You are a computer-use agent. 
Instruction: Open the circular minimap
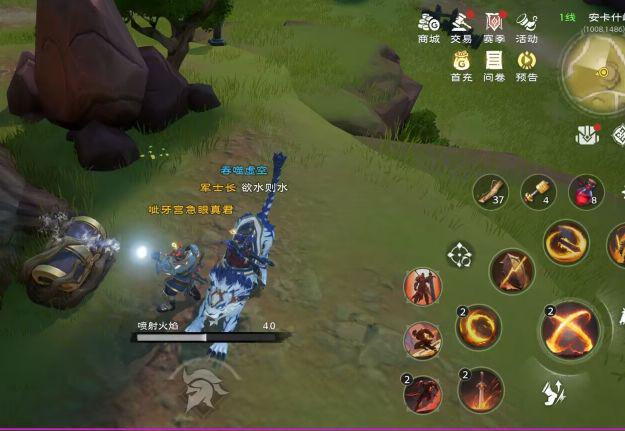pyautogui.click(x=597, y=72)
